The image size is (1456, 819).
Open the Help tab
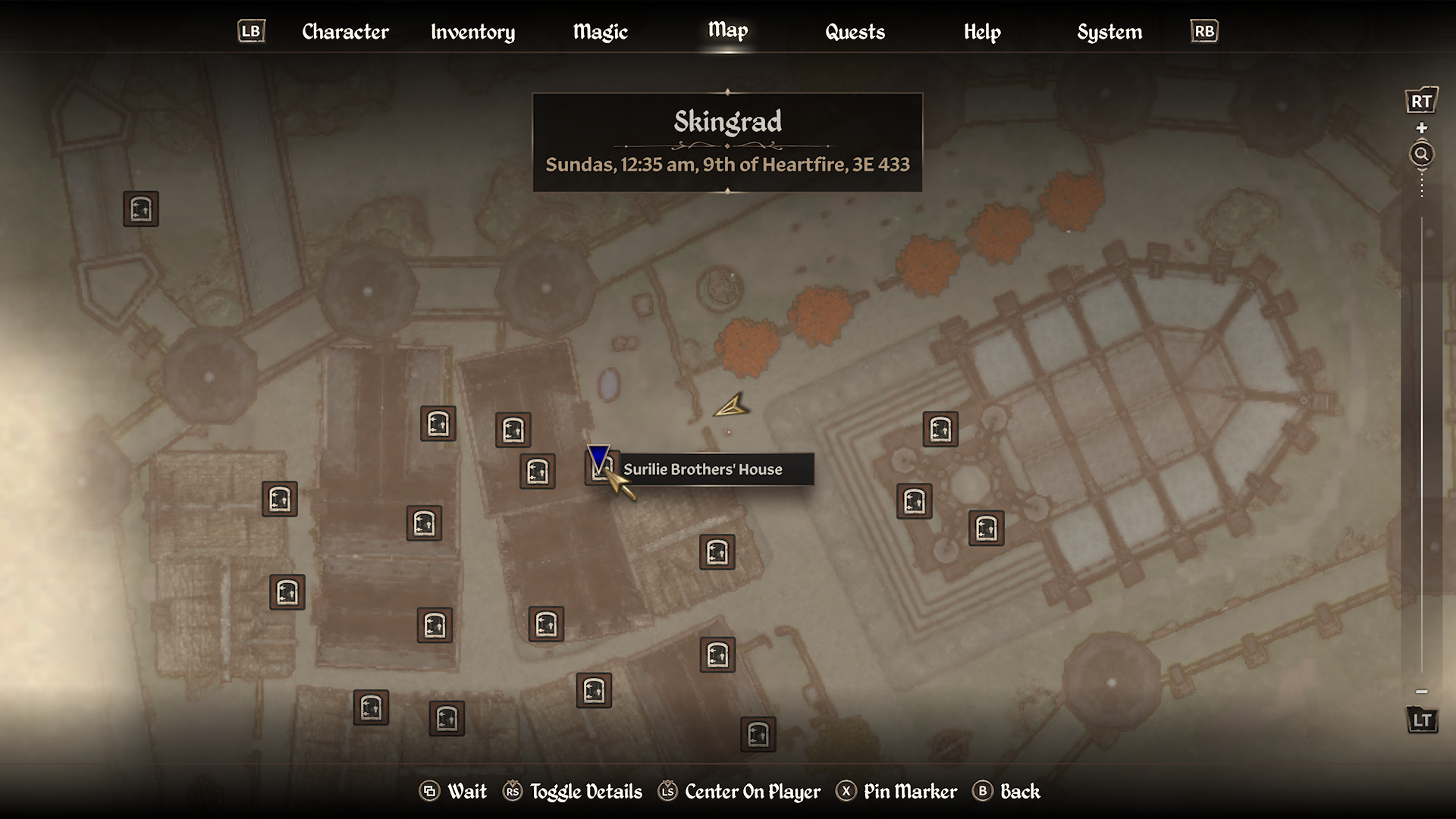point(982,32)
